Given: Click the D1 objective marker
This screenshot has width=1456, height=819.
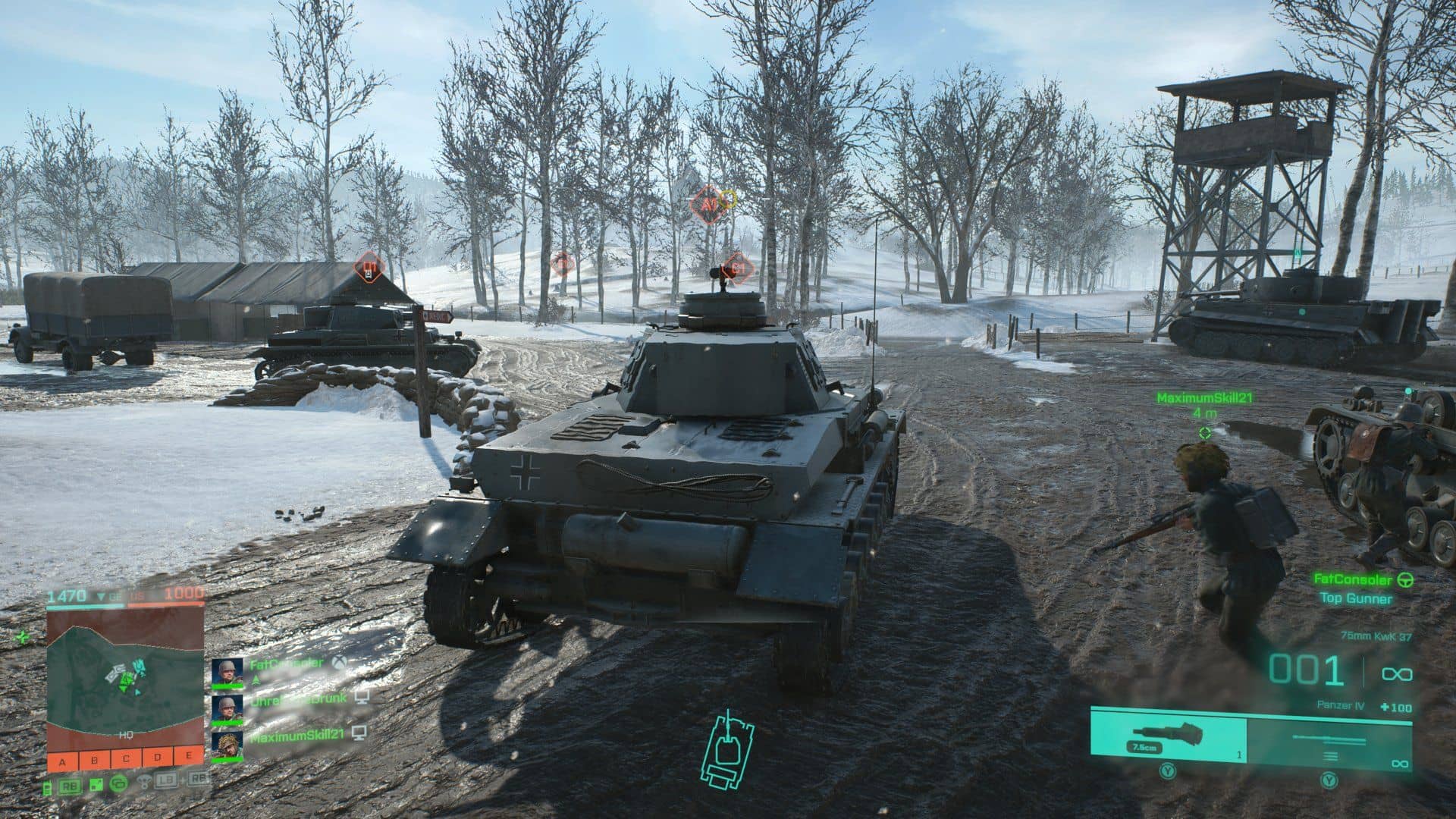Looking at the screenshot, I should tap(369, 268).
